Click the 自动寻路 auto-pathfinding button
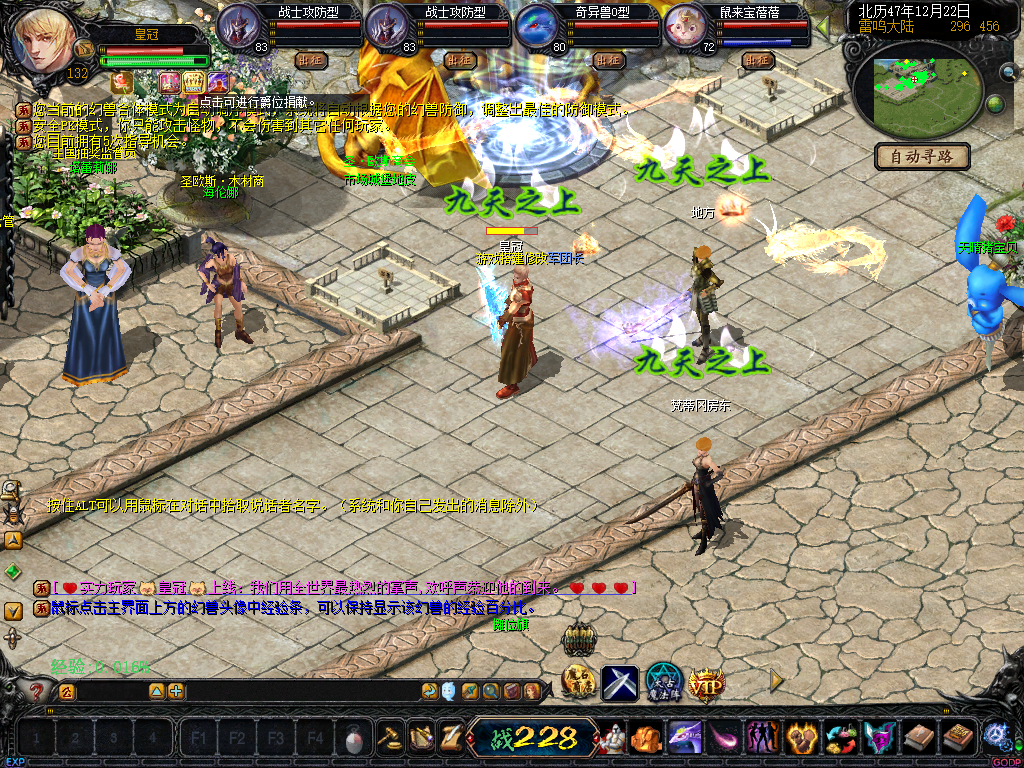Image resolution: width=1024 pixels, height=768 pixels. coord(922,156)
